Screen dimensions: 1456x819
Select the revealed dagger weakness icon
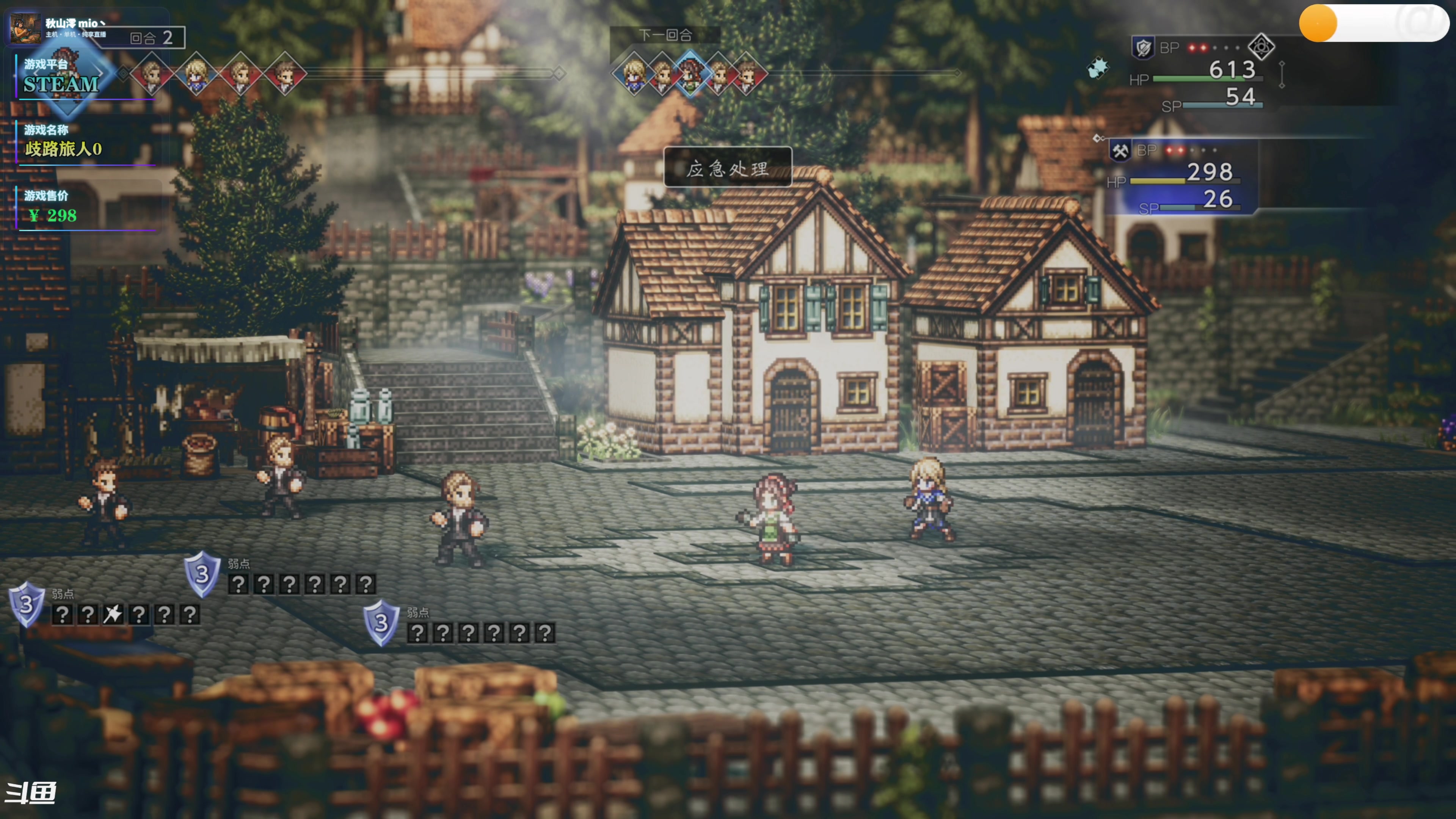click(113, 614)
